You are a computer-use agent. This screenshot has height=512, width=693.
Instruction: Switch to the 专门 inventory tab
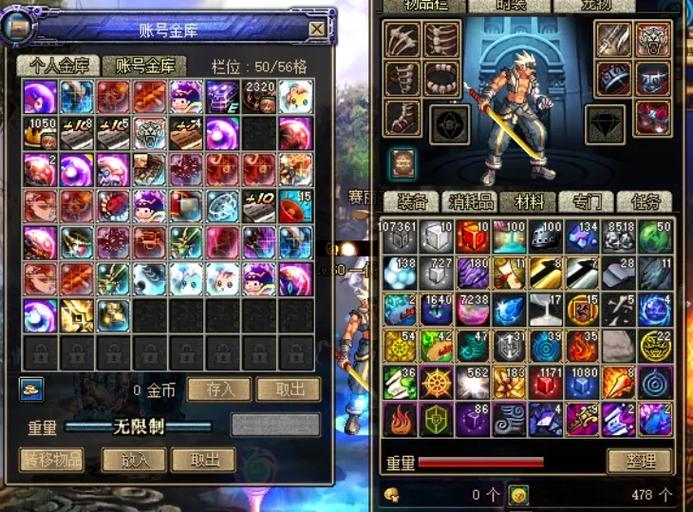tap(587, 201)
